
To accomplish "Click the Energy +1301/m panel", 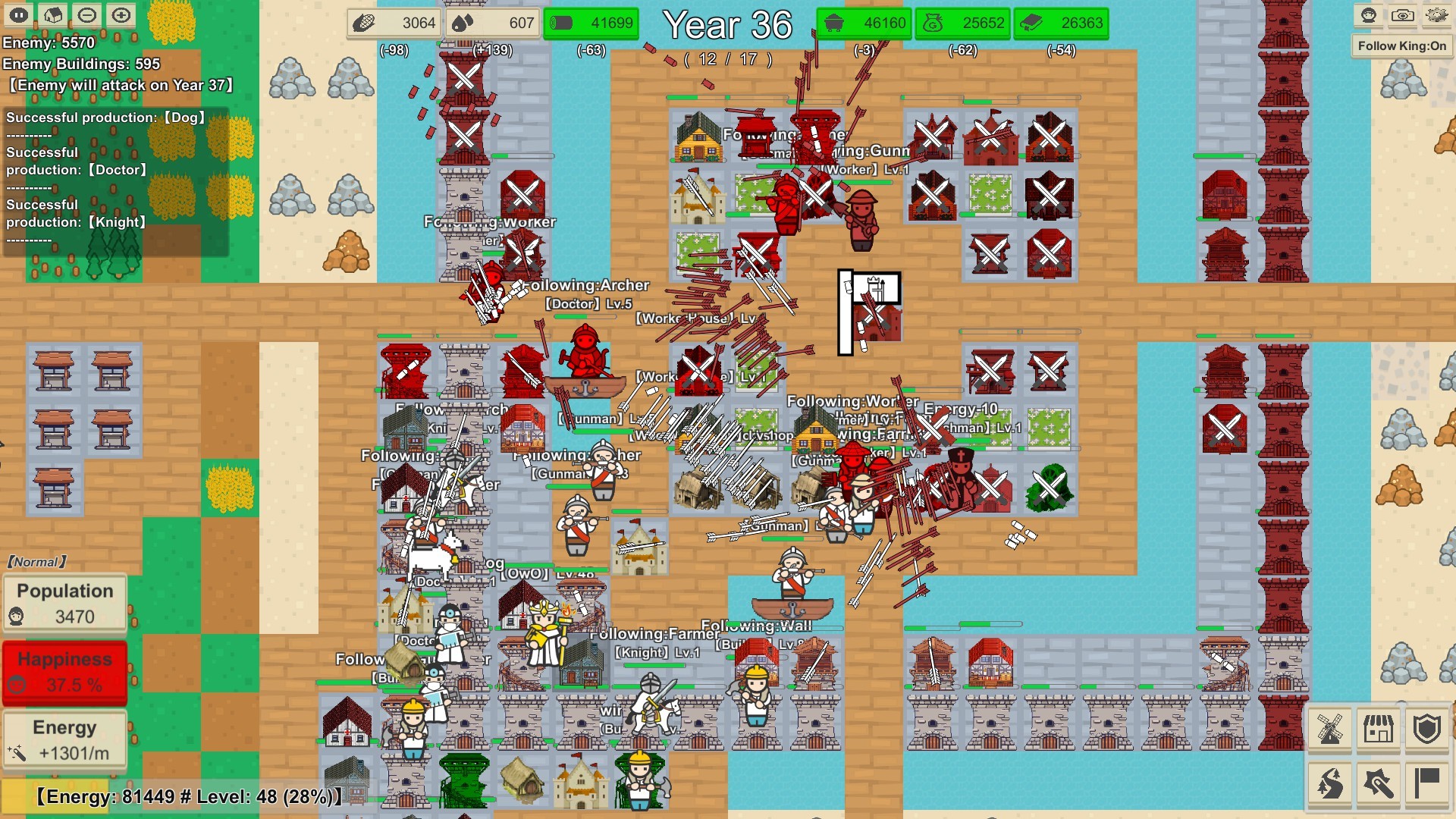I will pyautogui.click(x=64, y=738).
